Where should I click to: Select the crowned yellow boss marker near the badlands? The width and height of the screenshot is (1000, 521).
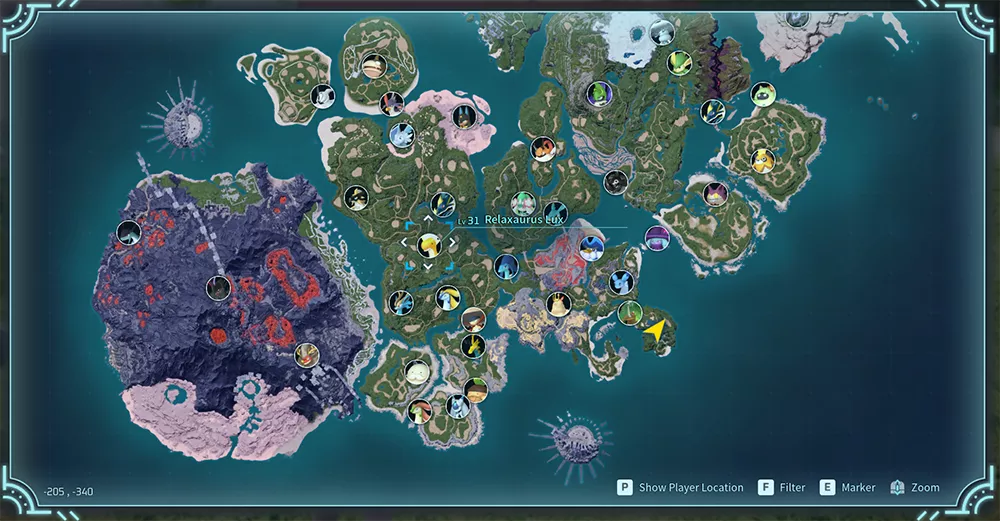558,303
